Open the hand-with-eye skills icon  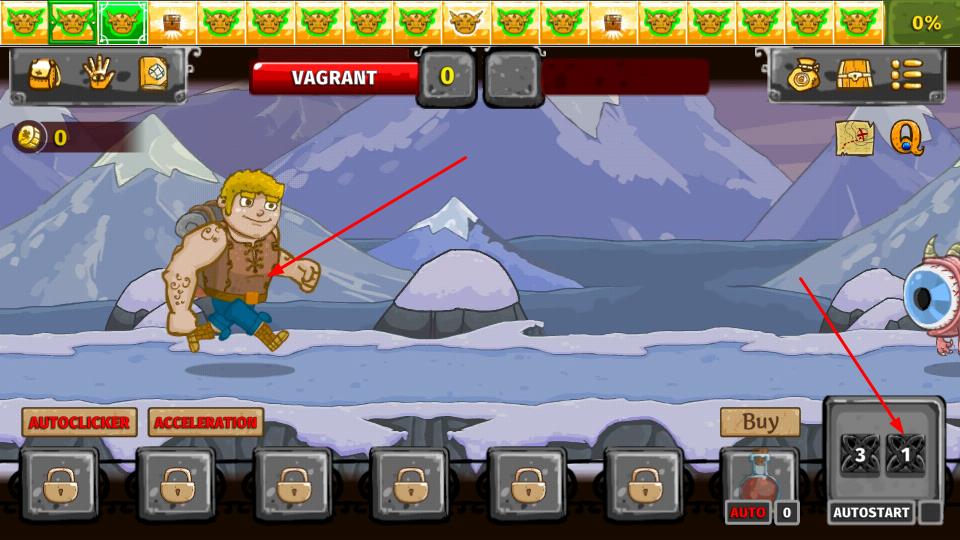(x=99, y=74)
